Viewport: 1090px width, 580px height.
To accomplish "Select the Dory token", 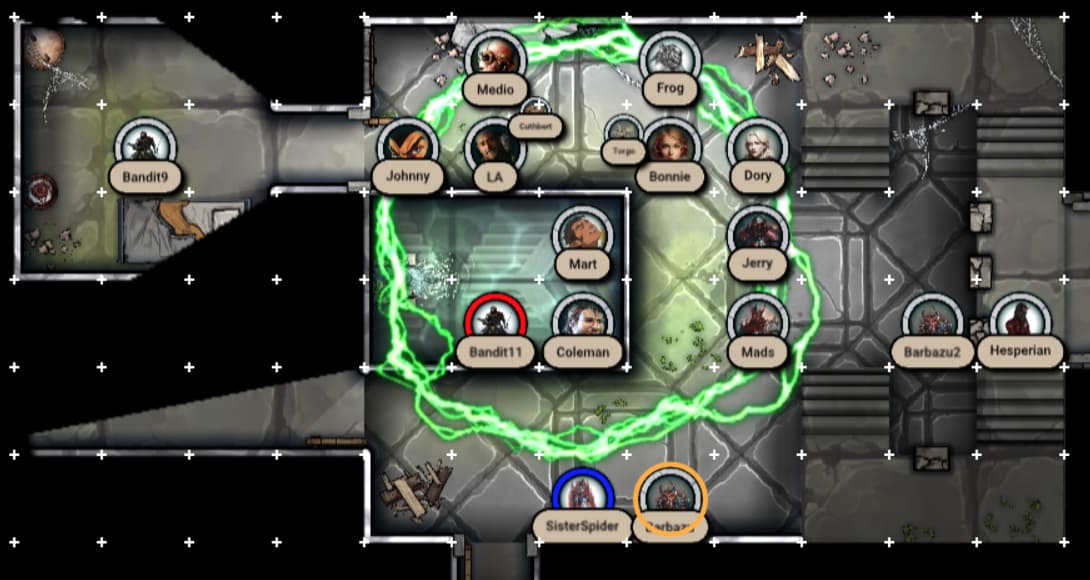I will (x=758, y=147).
